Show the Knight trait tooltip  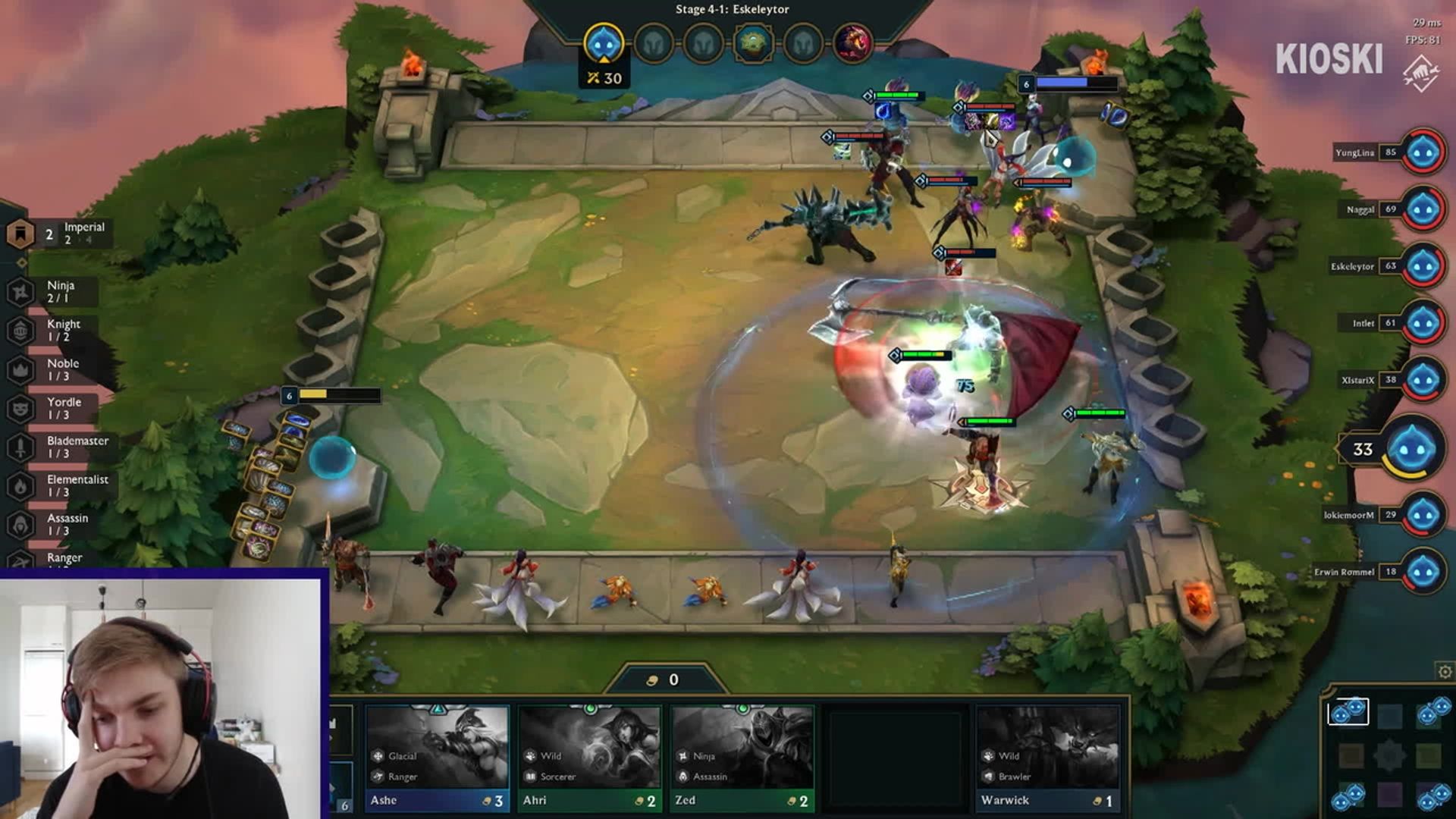coord(53,331)
